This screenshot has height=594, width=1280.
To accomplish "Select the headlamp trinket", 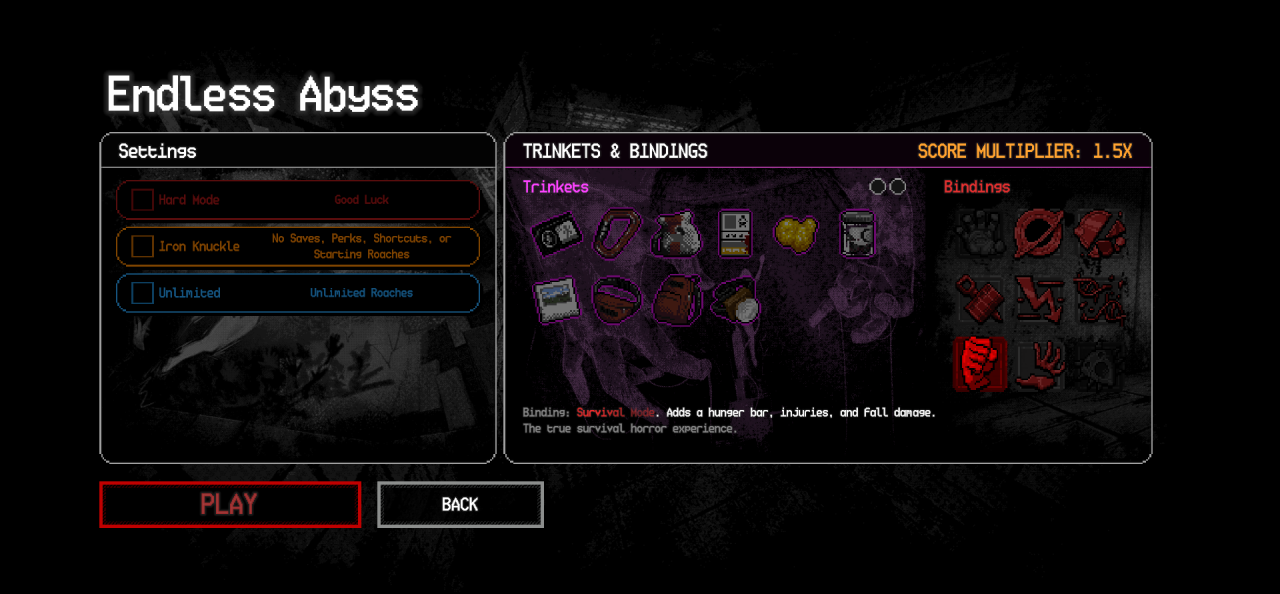I will pyautogui.click(x=738, y=300).
